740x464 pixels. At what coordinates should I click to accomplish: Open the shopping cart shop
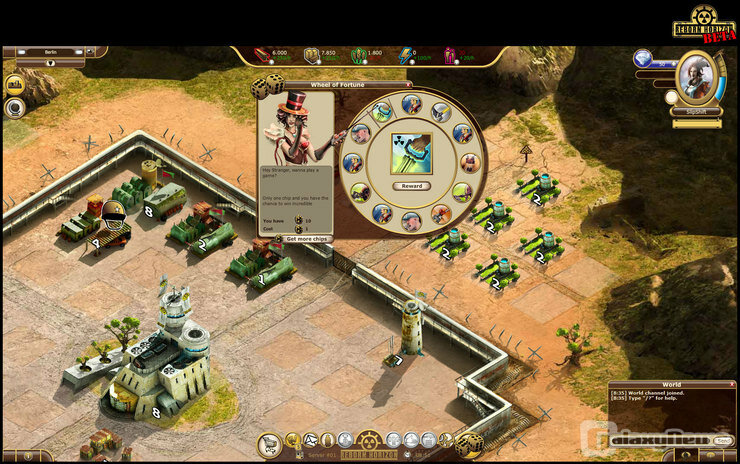(269, 444)
